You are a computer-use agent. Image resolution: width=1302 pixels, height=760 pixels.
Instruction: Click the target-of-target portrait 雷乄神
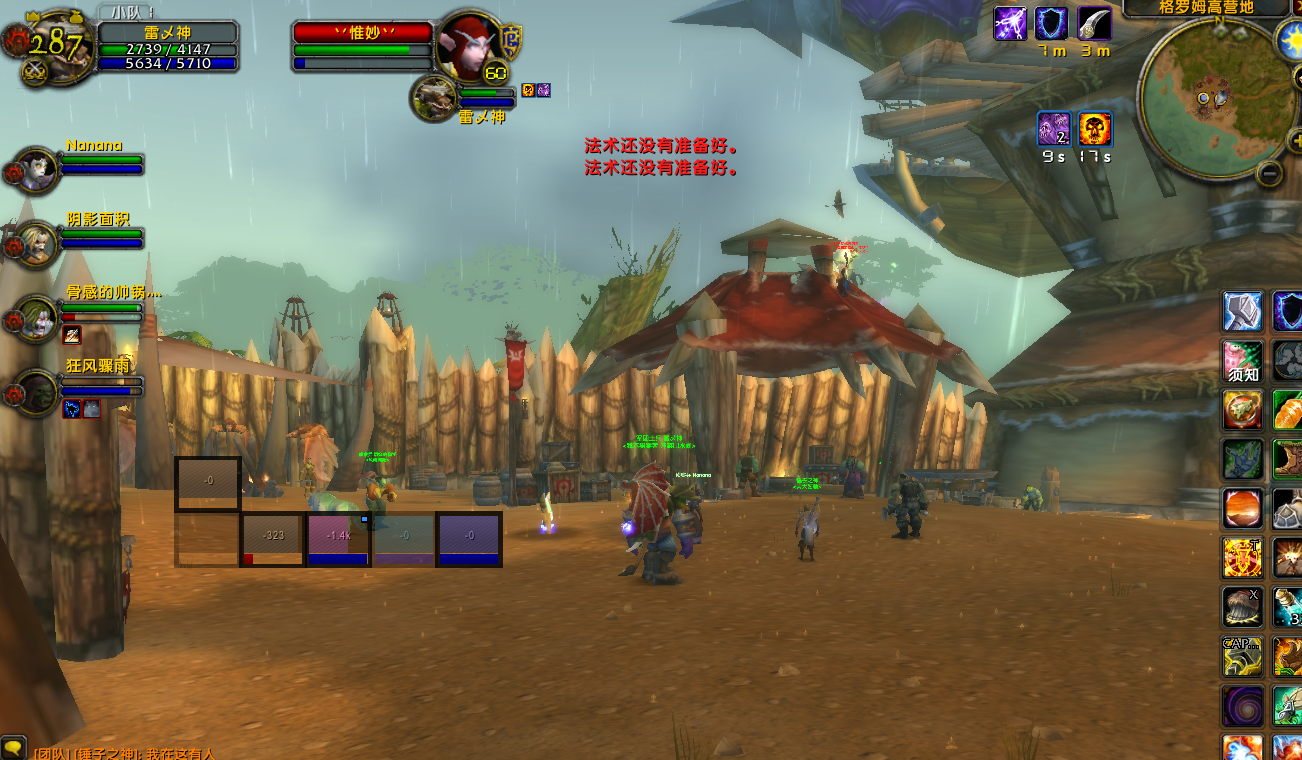coord(435,98)
